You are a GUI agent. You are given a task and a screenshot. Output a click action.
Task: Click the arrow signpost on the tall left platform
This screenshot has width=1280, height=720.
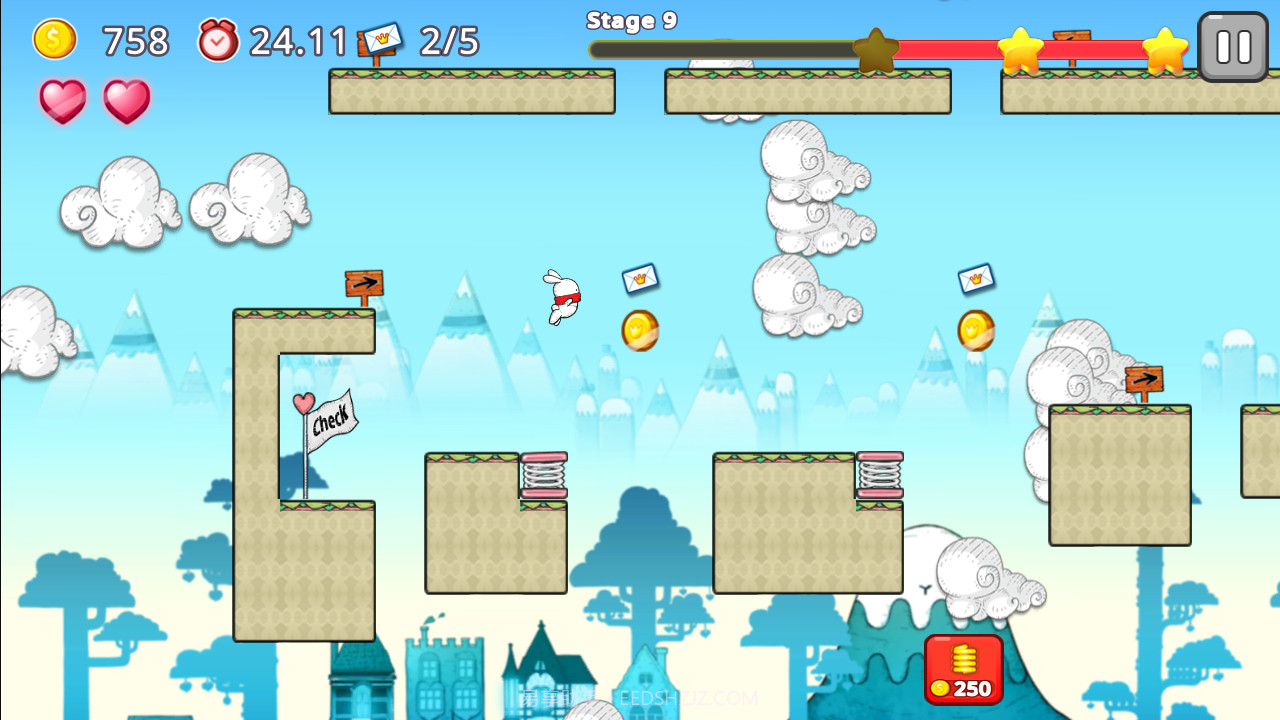click(x=366, y=283)
